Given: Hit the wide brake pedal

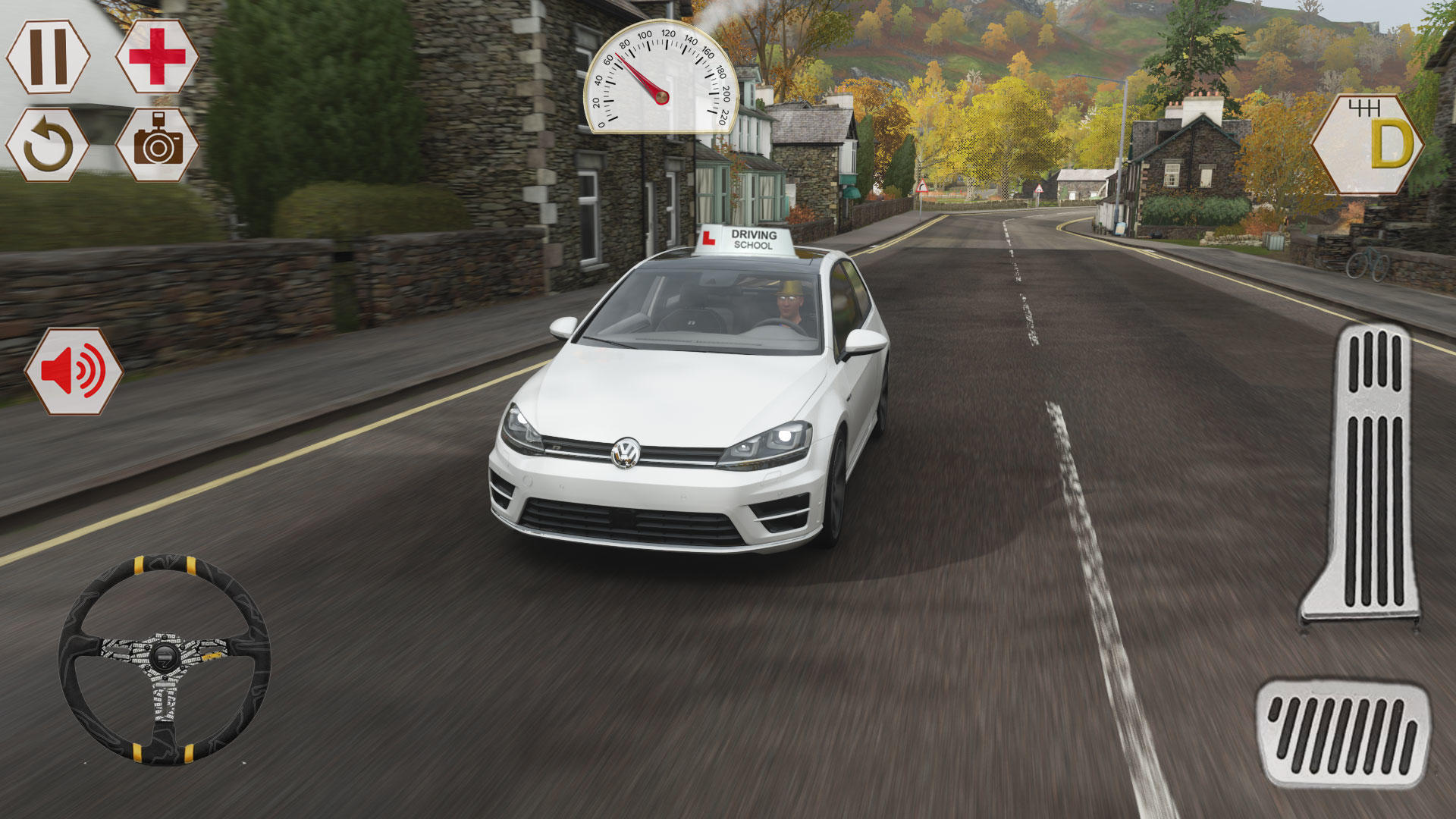Looking at the screenshot, I should [x=1342, y=733].
